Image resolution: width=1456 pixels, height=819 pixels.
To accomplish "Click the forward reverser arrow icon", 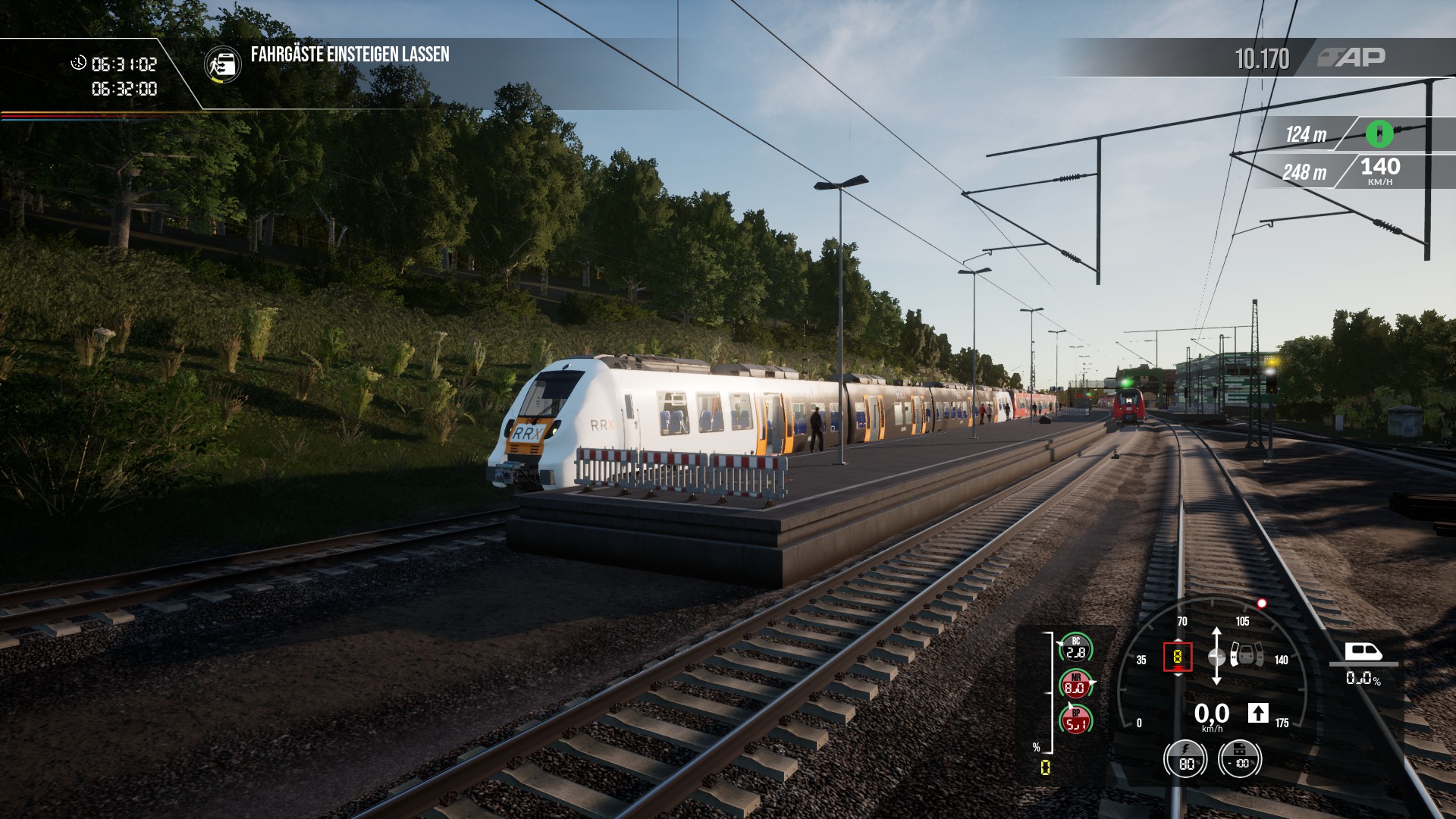I will [1257, 713].
